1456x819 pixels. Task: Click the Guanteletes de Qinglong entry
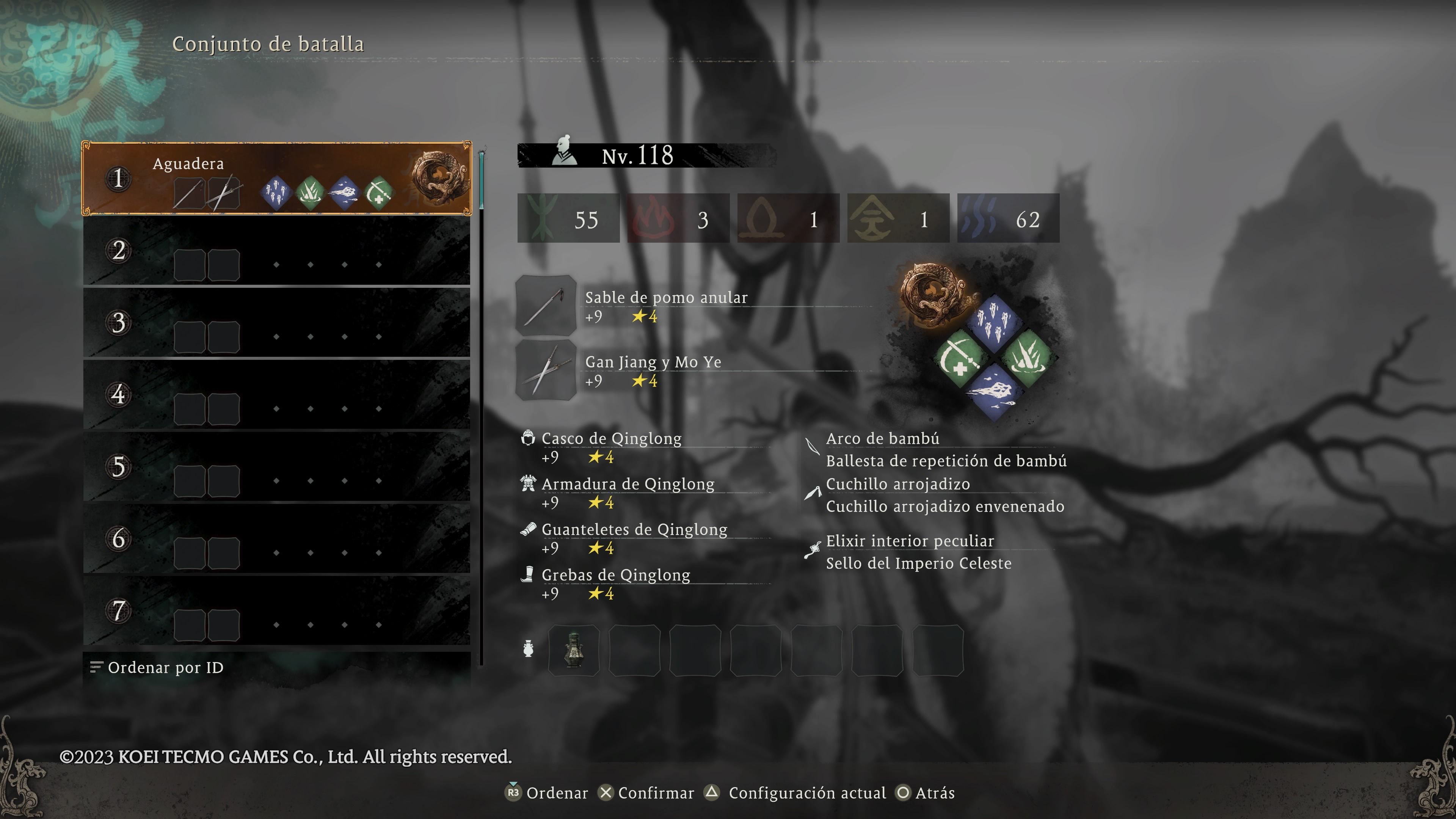point(634,530)
